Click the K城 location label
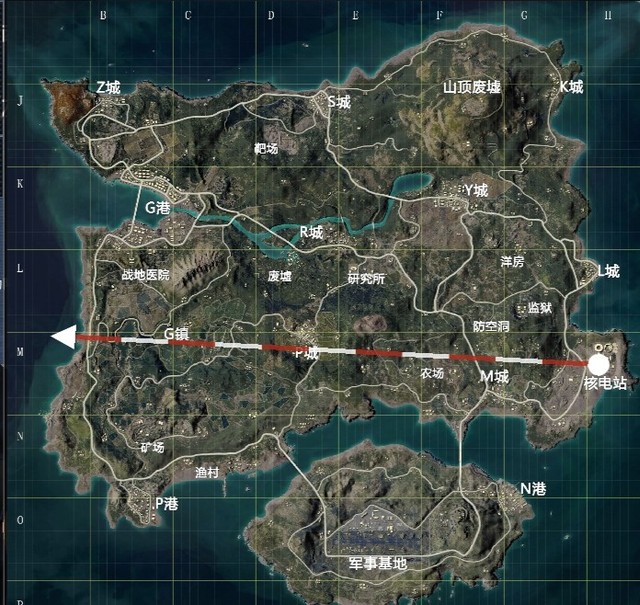The image size is (640, 605). pos(570,87)
